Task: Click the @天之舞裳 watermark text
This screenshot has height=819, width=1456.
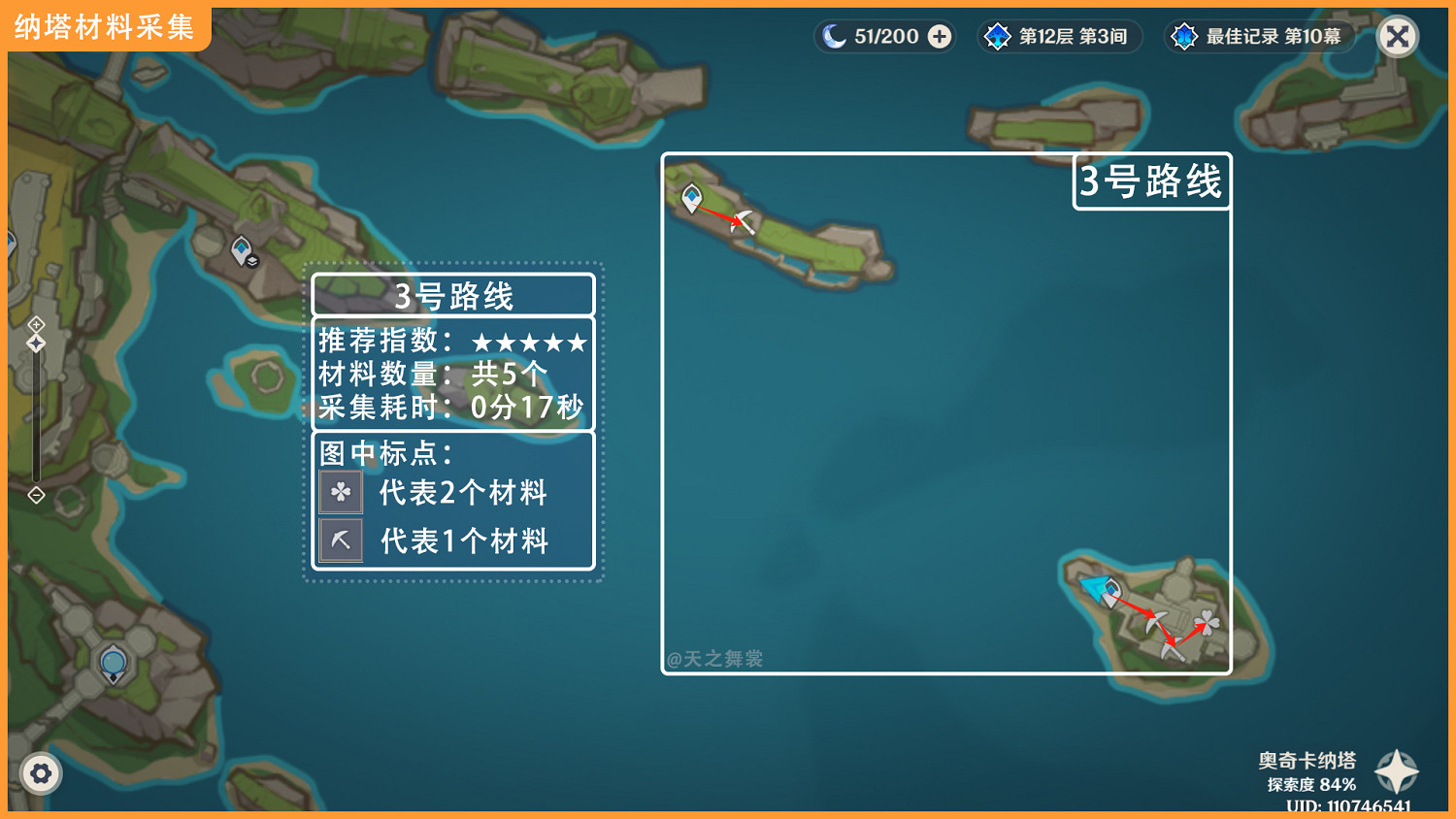Action: point(713,657)
